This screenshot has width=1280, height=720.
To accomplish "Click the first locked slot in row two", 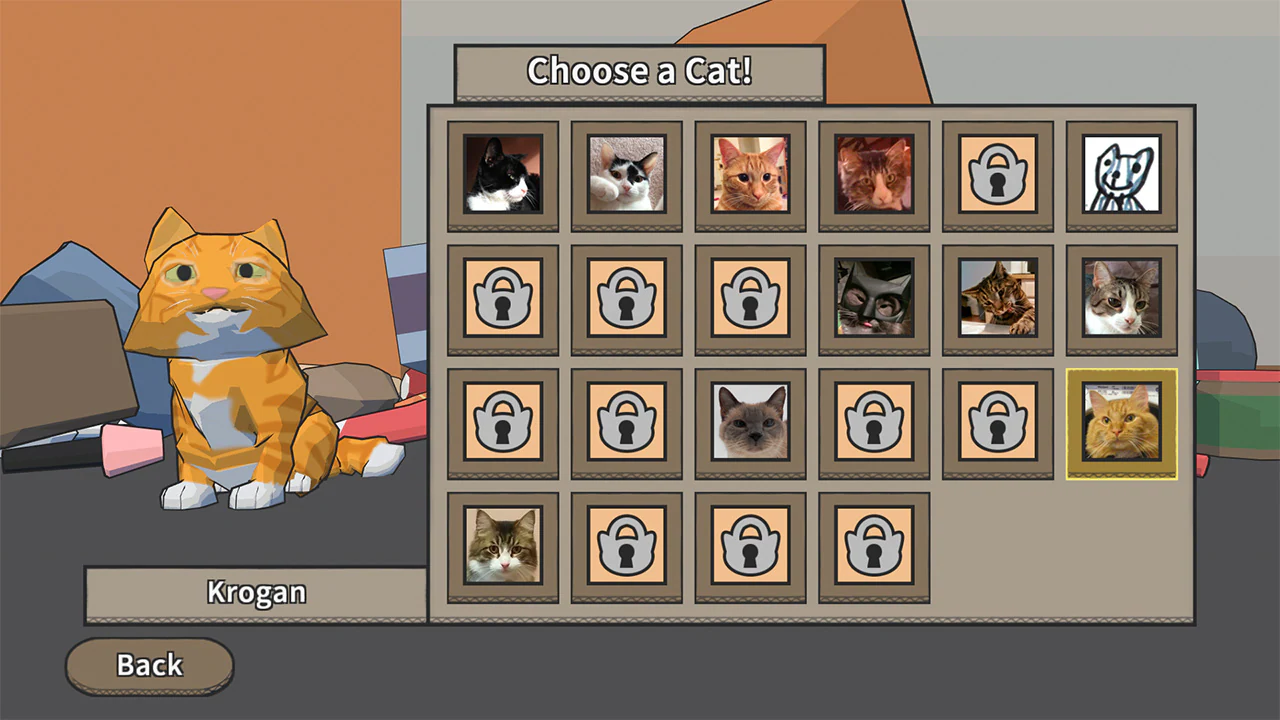I will coord(502,299).
